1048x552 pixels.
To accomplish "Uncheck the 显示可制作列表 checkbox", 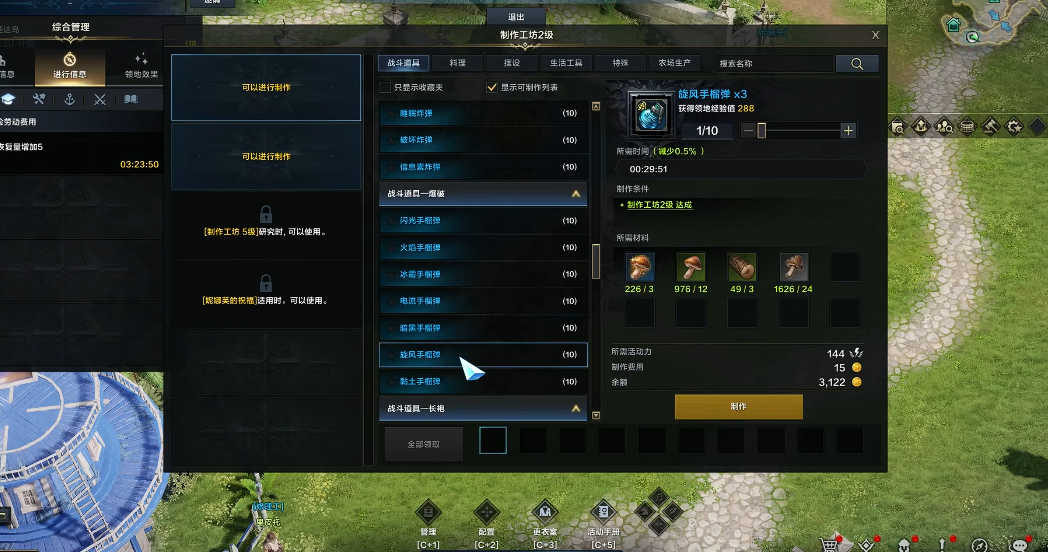I will (491, 87).
